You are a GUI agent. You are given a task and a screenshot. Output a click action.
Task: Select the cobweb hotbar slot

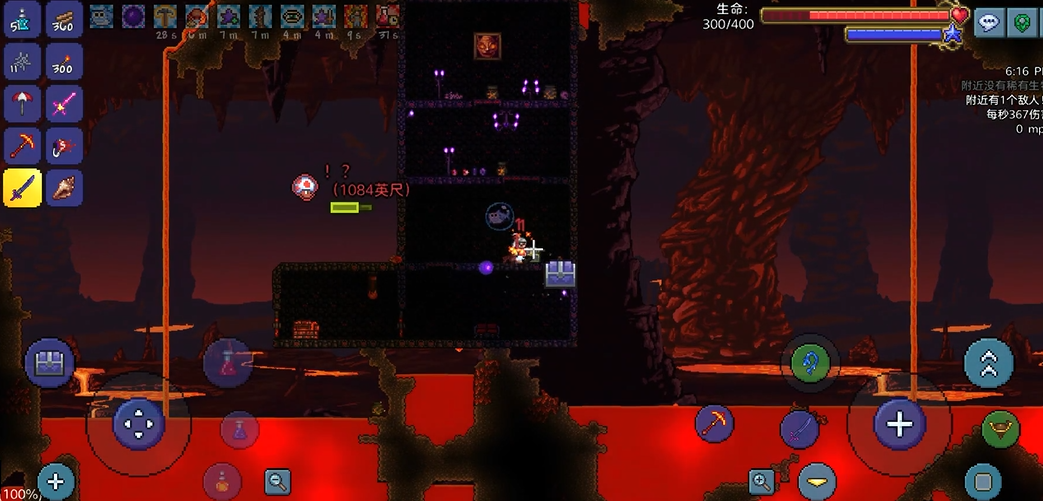coord(22,61)
